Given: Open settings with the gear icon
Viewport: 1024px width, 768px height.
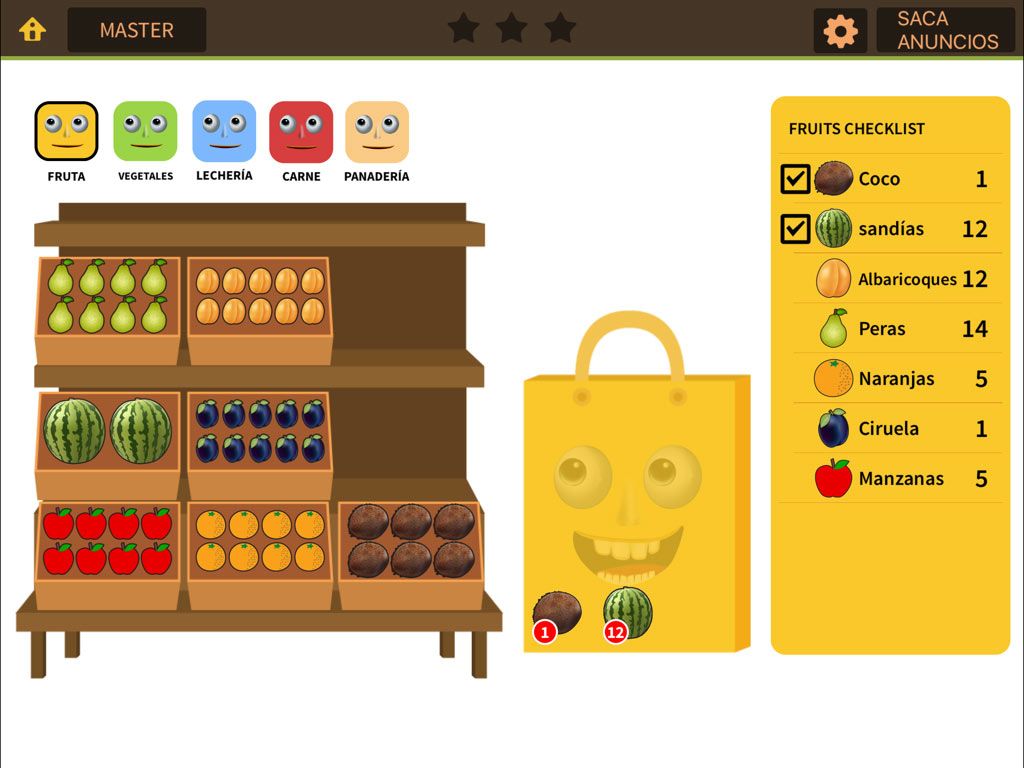Looking at the screenshot, I should pyautogui.click(x=840, y=31).
